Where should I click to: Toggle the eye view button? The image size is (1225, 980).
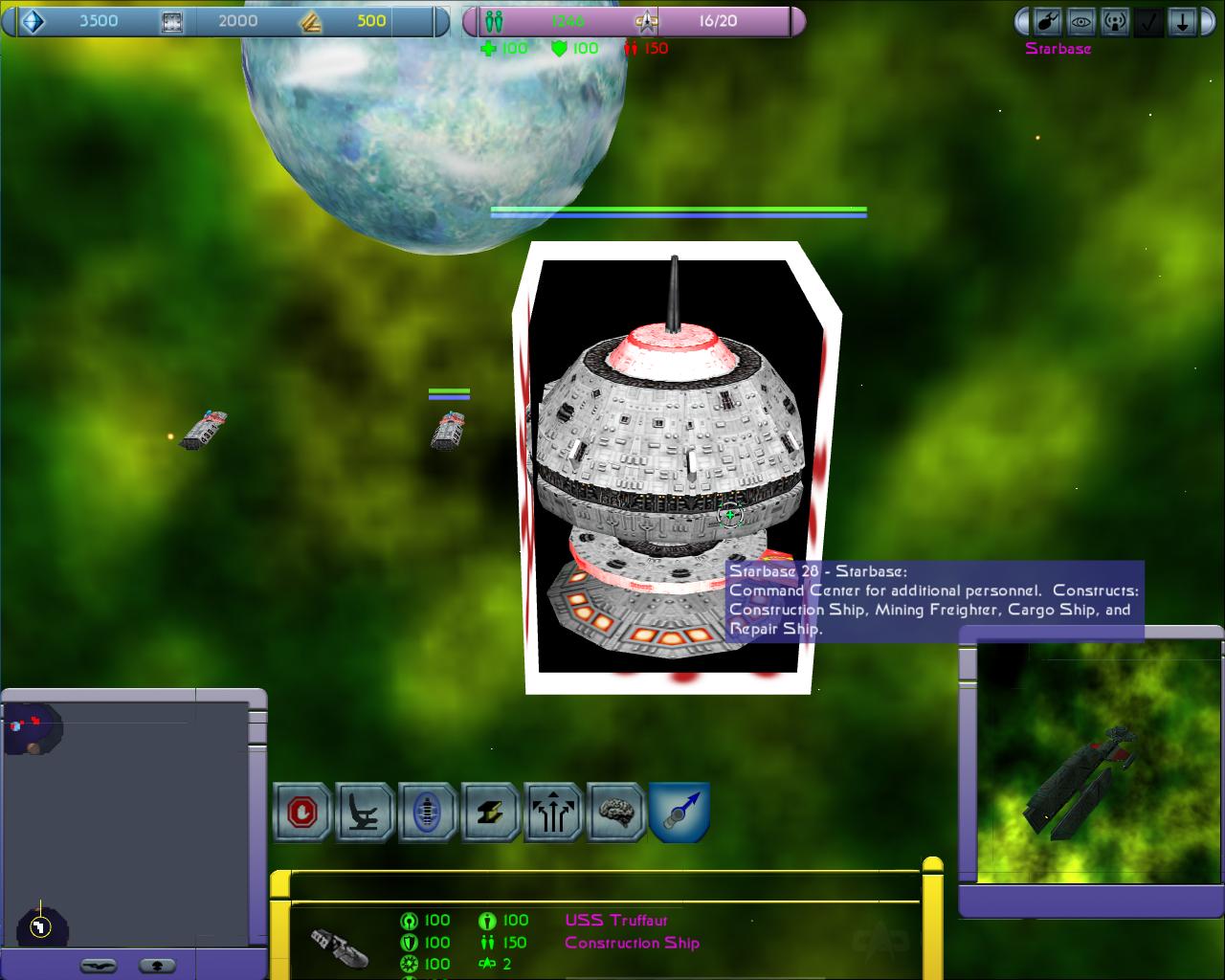pos(1082,21)
